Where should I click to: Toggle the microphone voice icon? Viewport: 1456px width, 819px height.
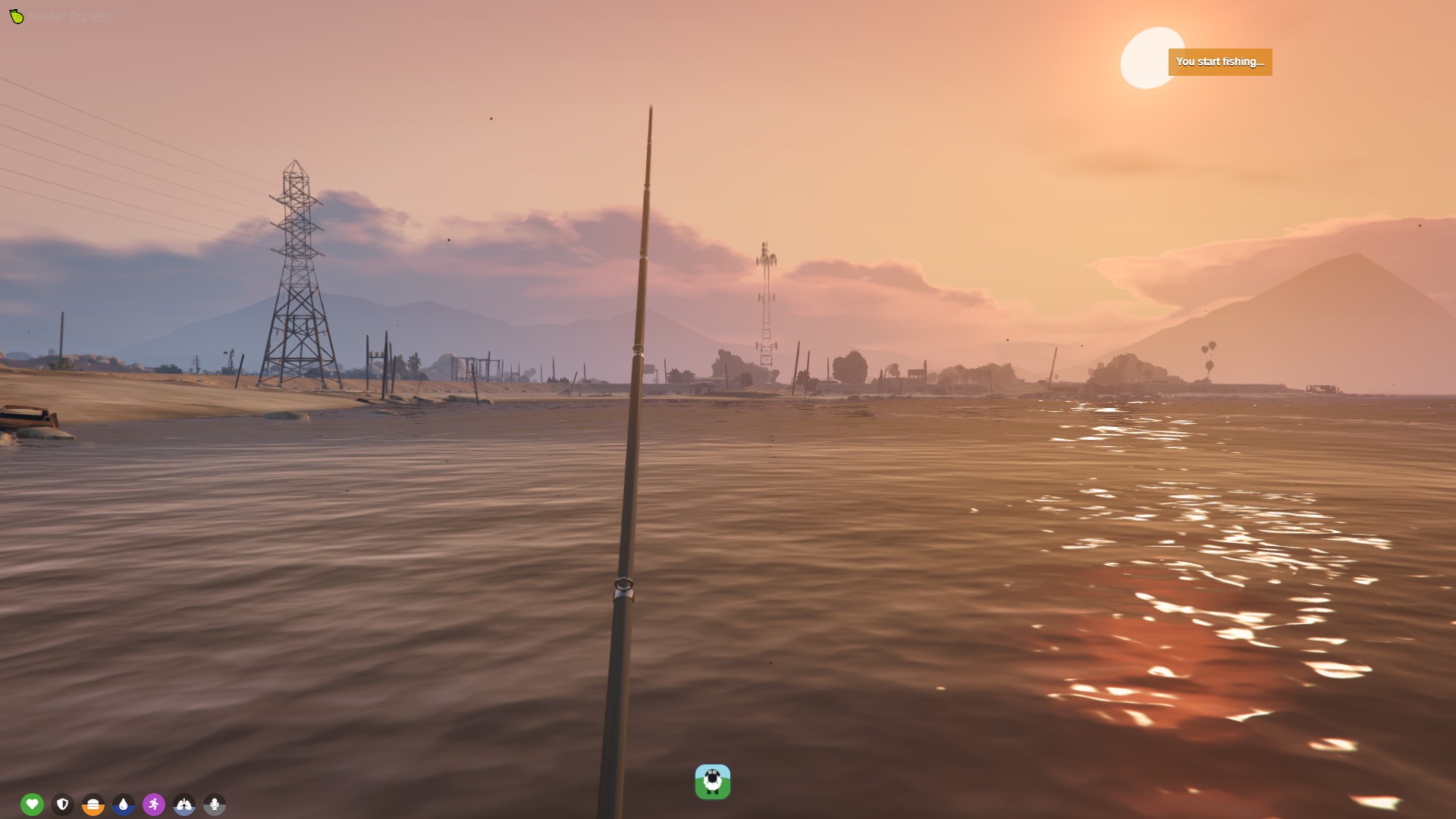[x=215, y=804]
